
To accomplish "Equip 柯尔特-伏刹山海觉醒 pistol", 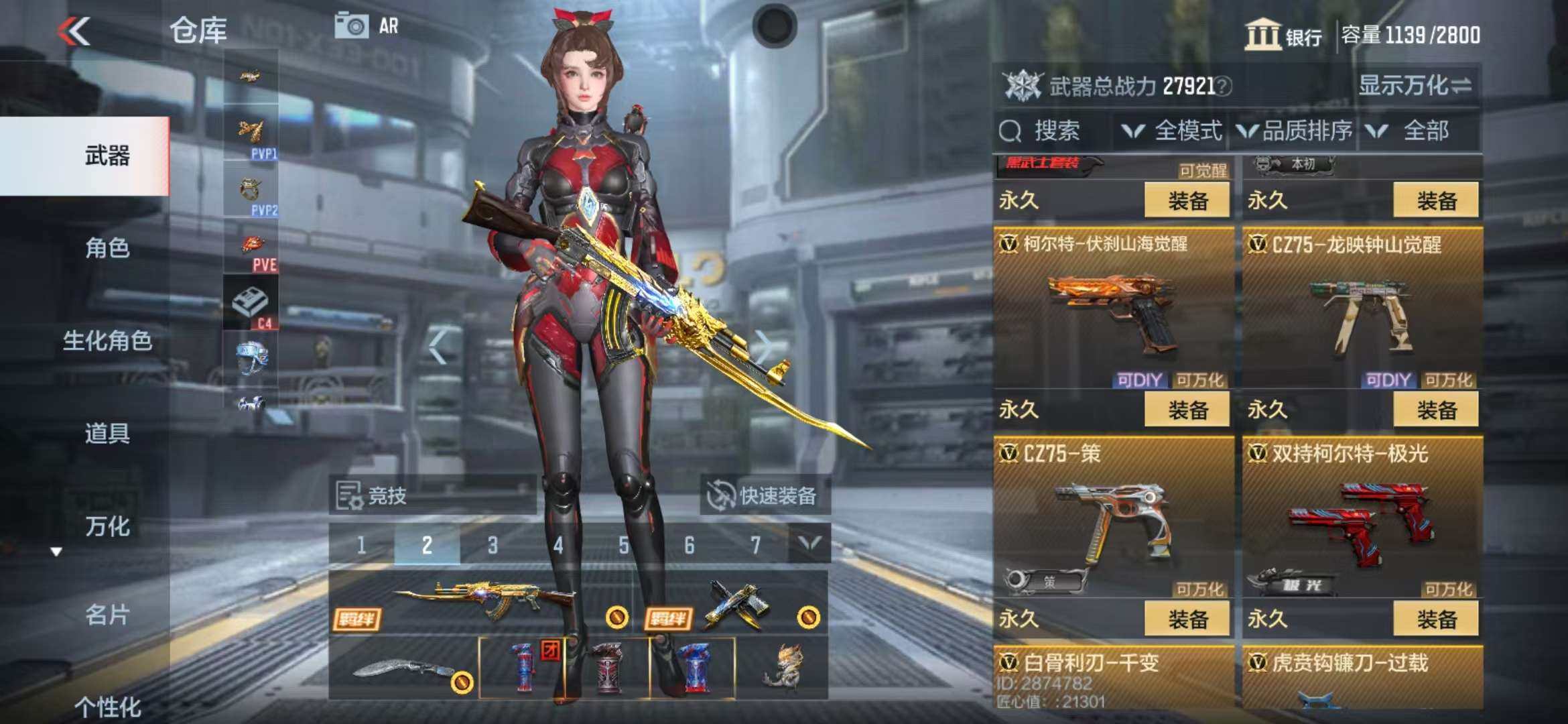I will click(1187, 410).
